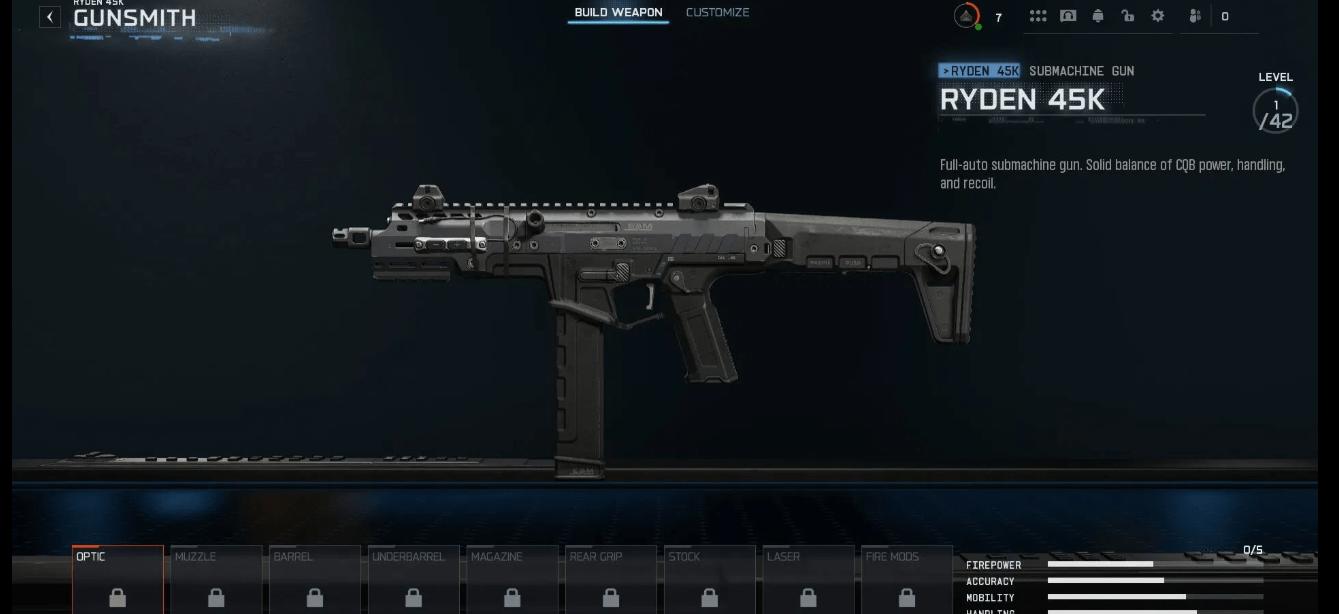Screen dimensions: 1339x614
Task: Open the Barrel attachment slot
Action: click(x=315, y=580)
